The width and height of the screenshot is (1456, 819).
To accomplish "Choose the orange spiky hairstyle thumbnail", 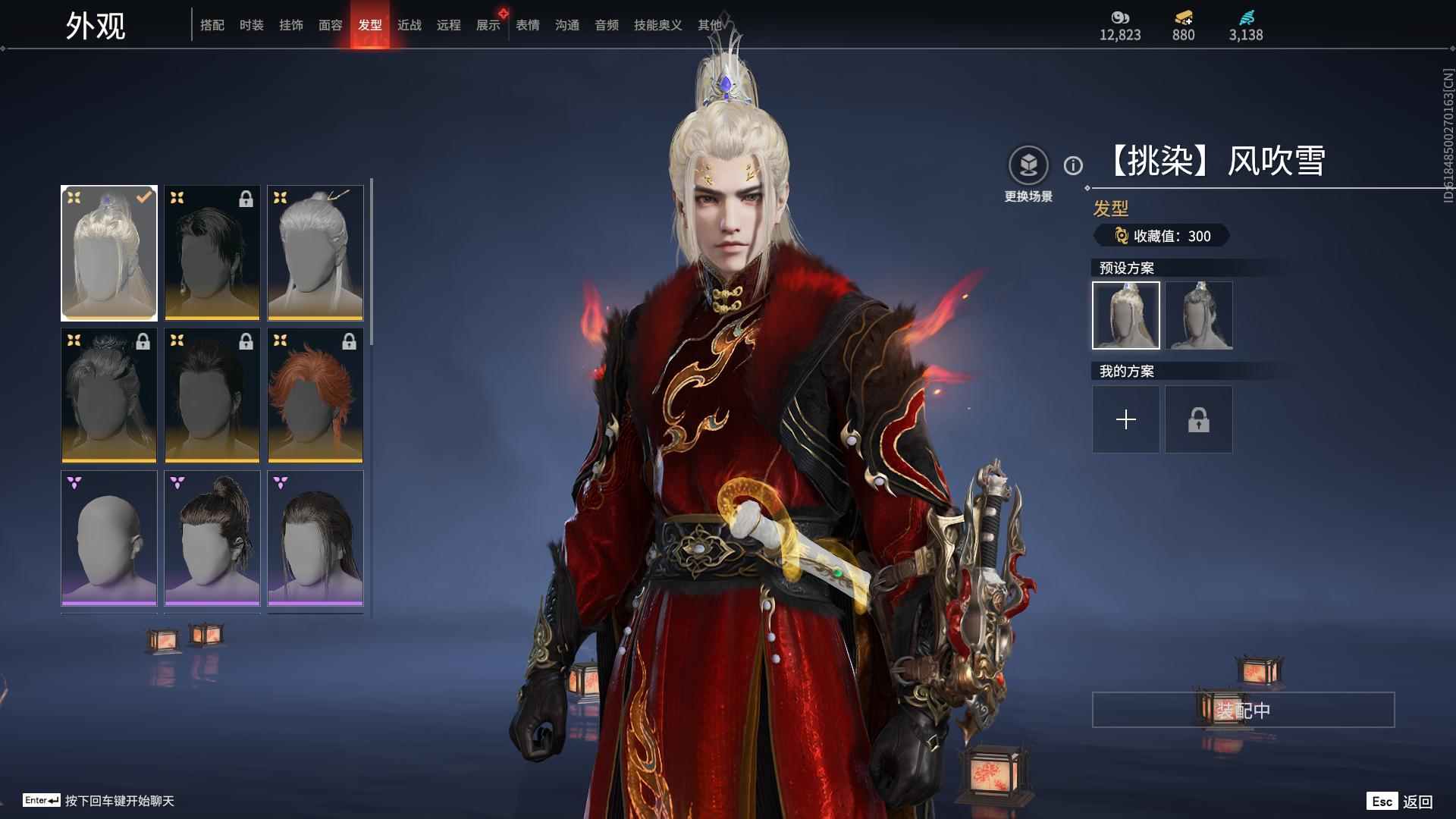I will pyautogui.click(x=315, y=395).
